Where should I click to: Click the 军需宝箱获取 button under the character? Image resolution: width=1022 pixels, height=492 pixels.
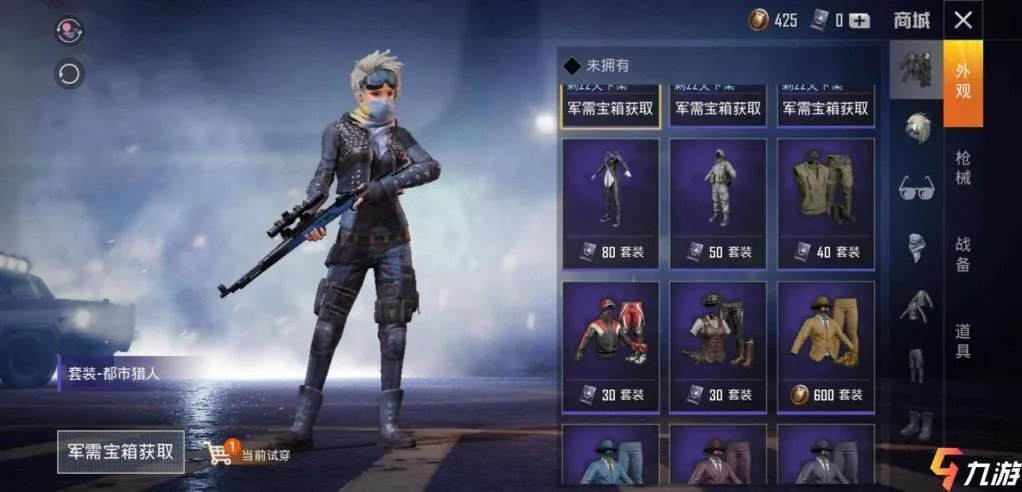coord(121,450)
